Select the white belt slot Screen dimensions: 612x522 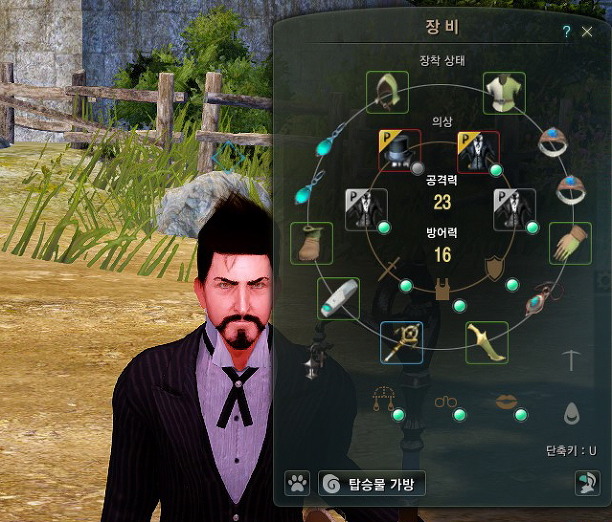[339, 298]
